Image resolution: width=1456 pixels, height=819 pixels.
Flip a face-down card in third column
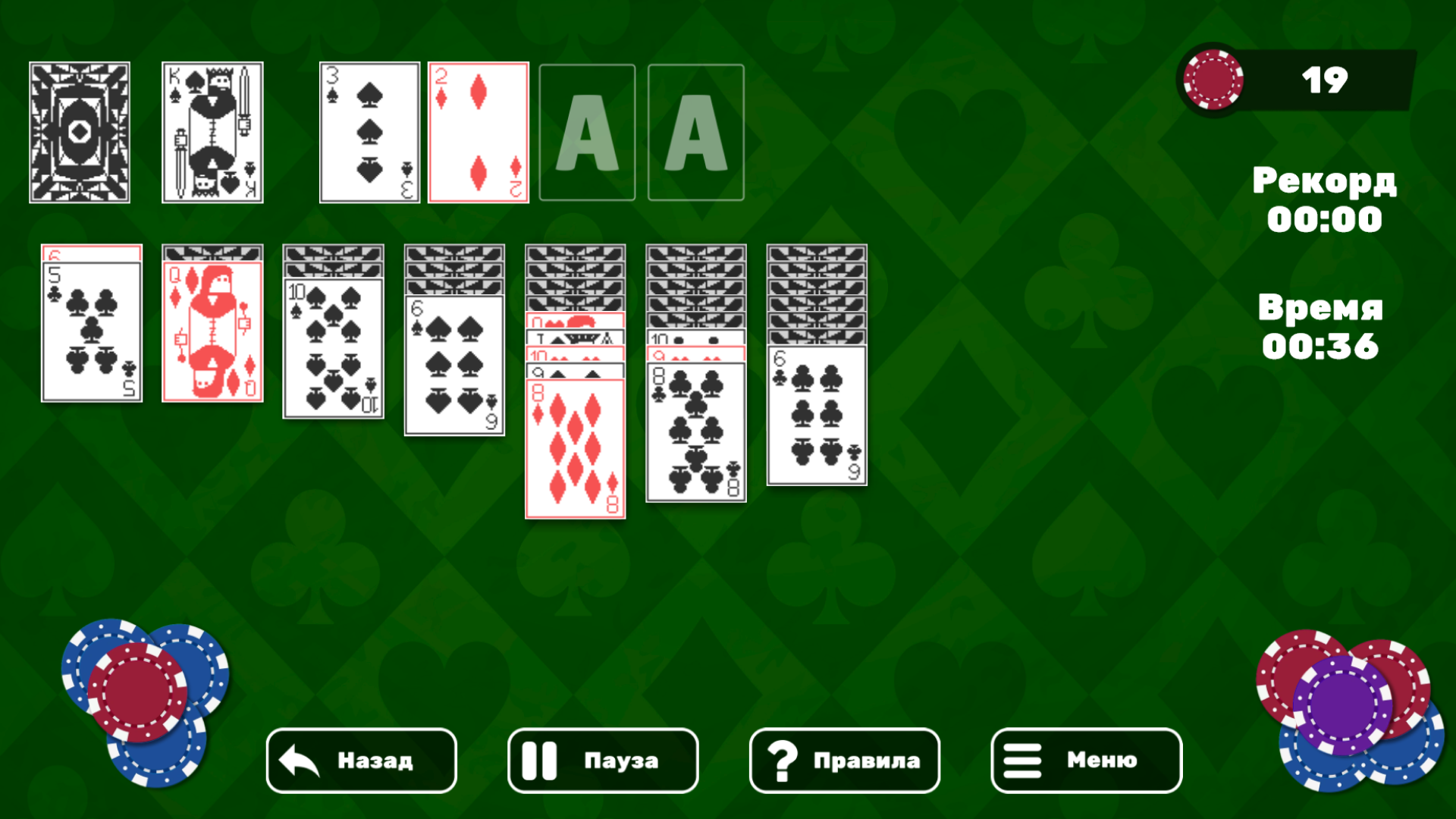[332, 254]
